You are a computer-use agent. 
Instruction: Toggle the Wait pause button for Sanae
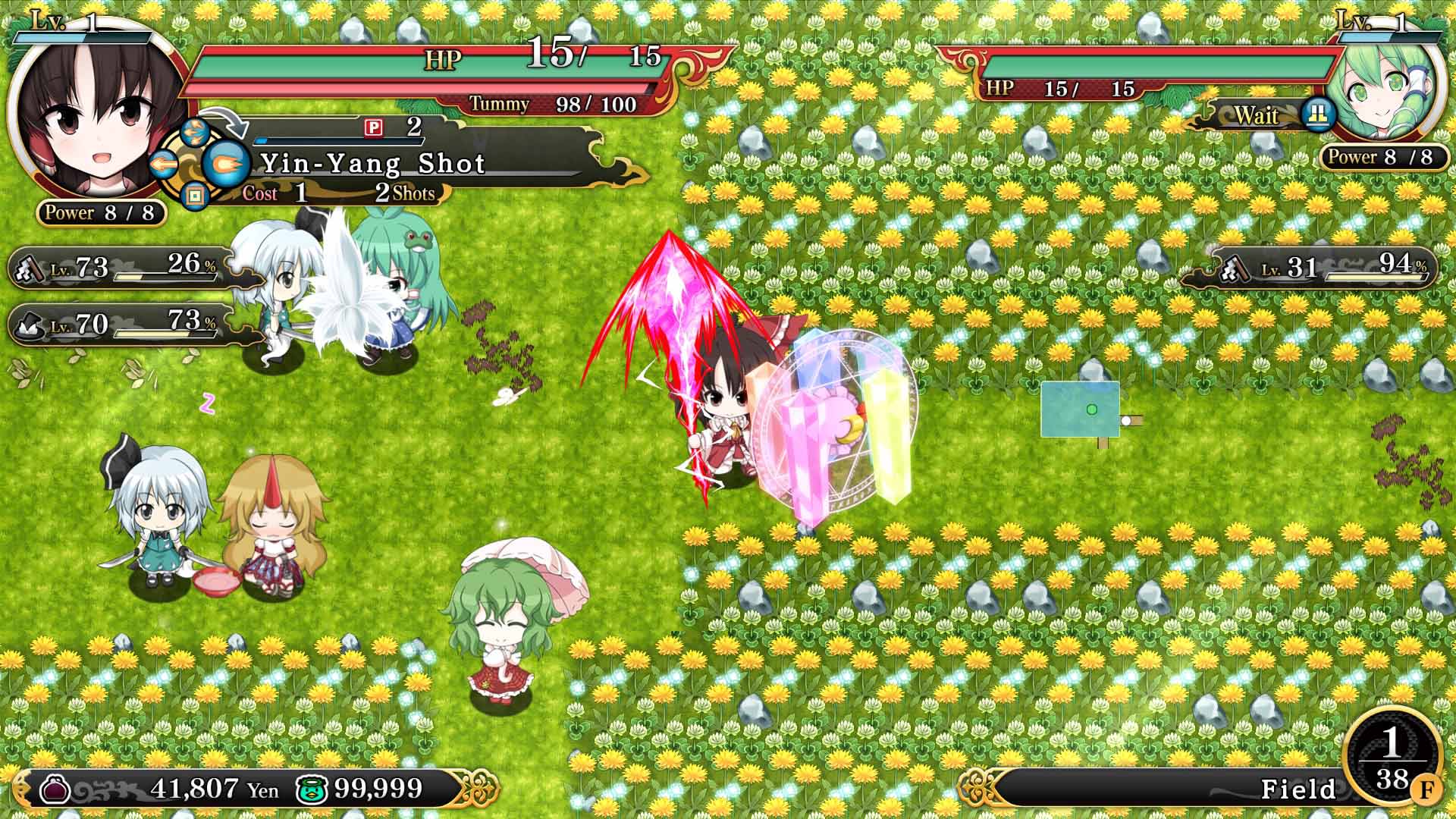(1318, 114)
